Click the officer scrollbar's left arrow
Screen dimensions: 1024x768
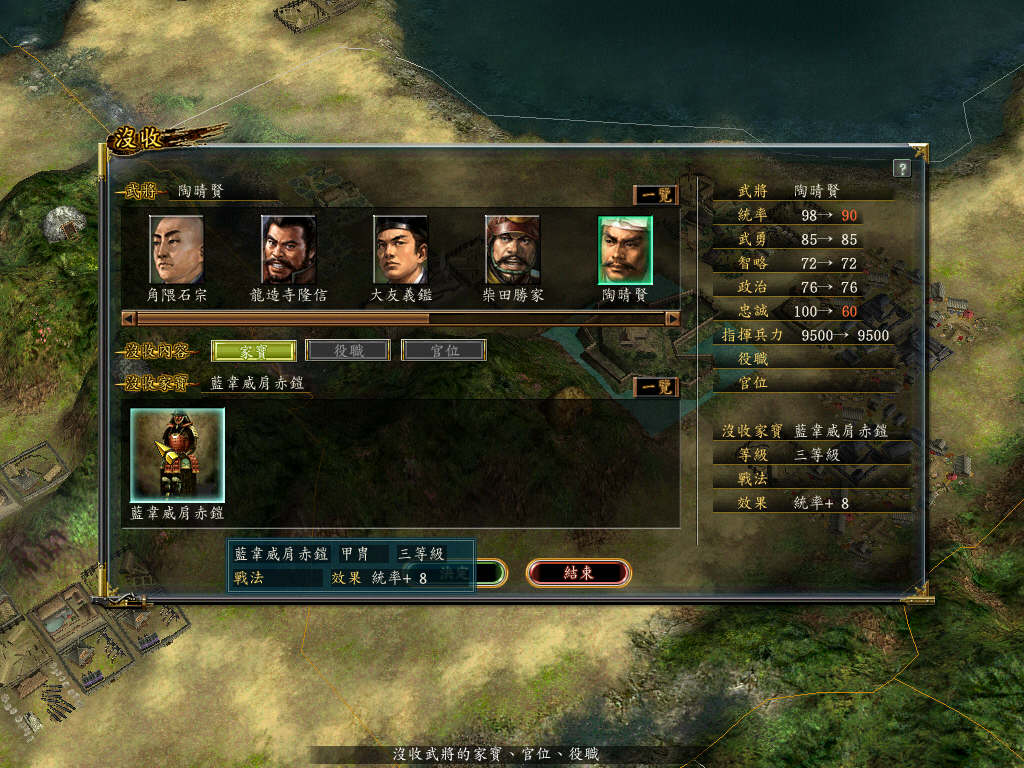tap(127, 319)
